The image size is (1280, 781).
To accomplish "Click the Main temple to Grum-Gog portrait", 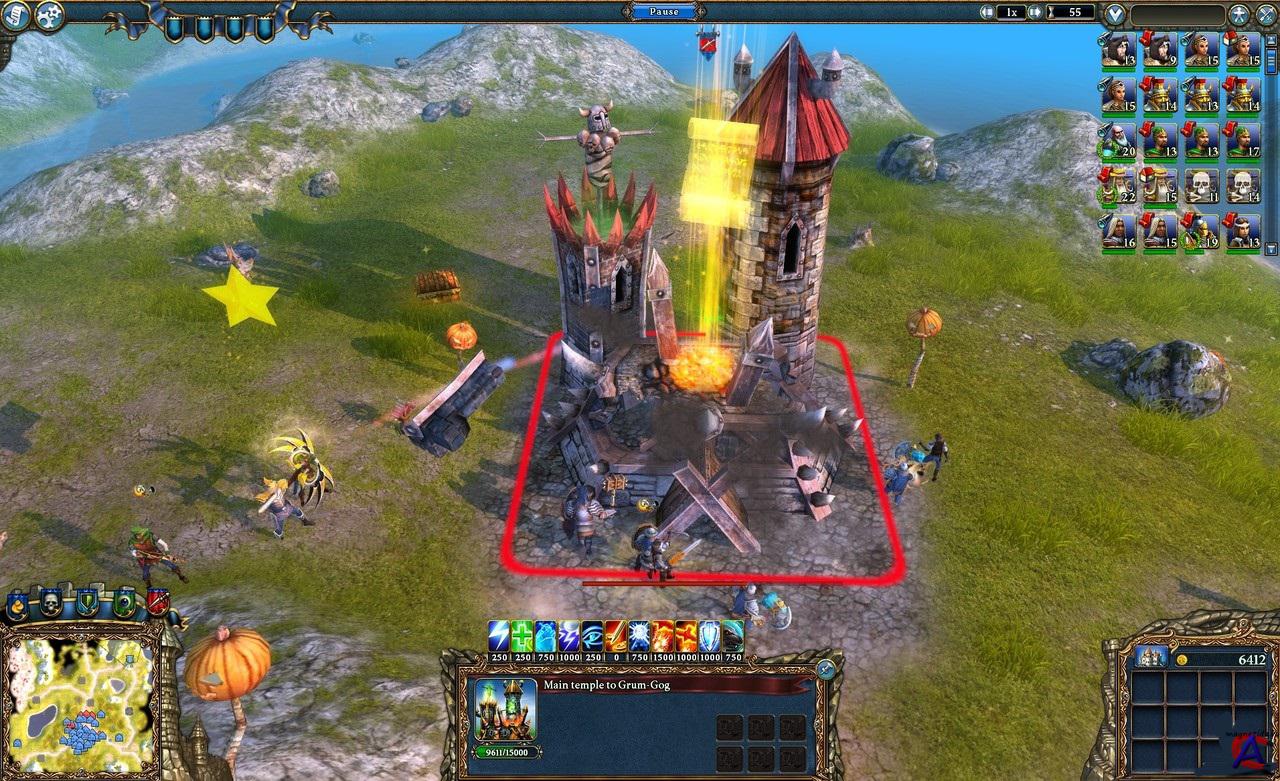I will pyautogui.click(x=504, y=709).
